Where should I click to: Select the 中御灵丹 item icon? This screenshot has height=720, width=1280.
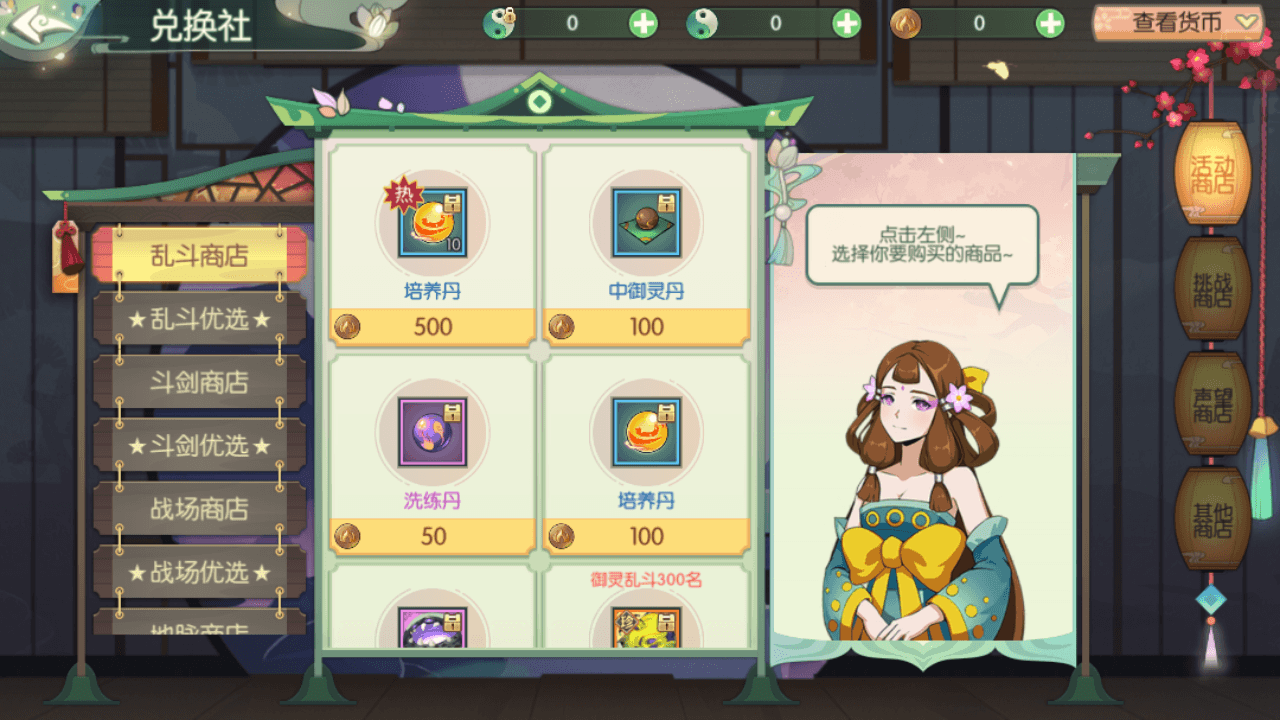click(x=647, y=225)
